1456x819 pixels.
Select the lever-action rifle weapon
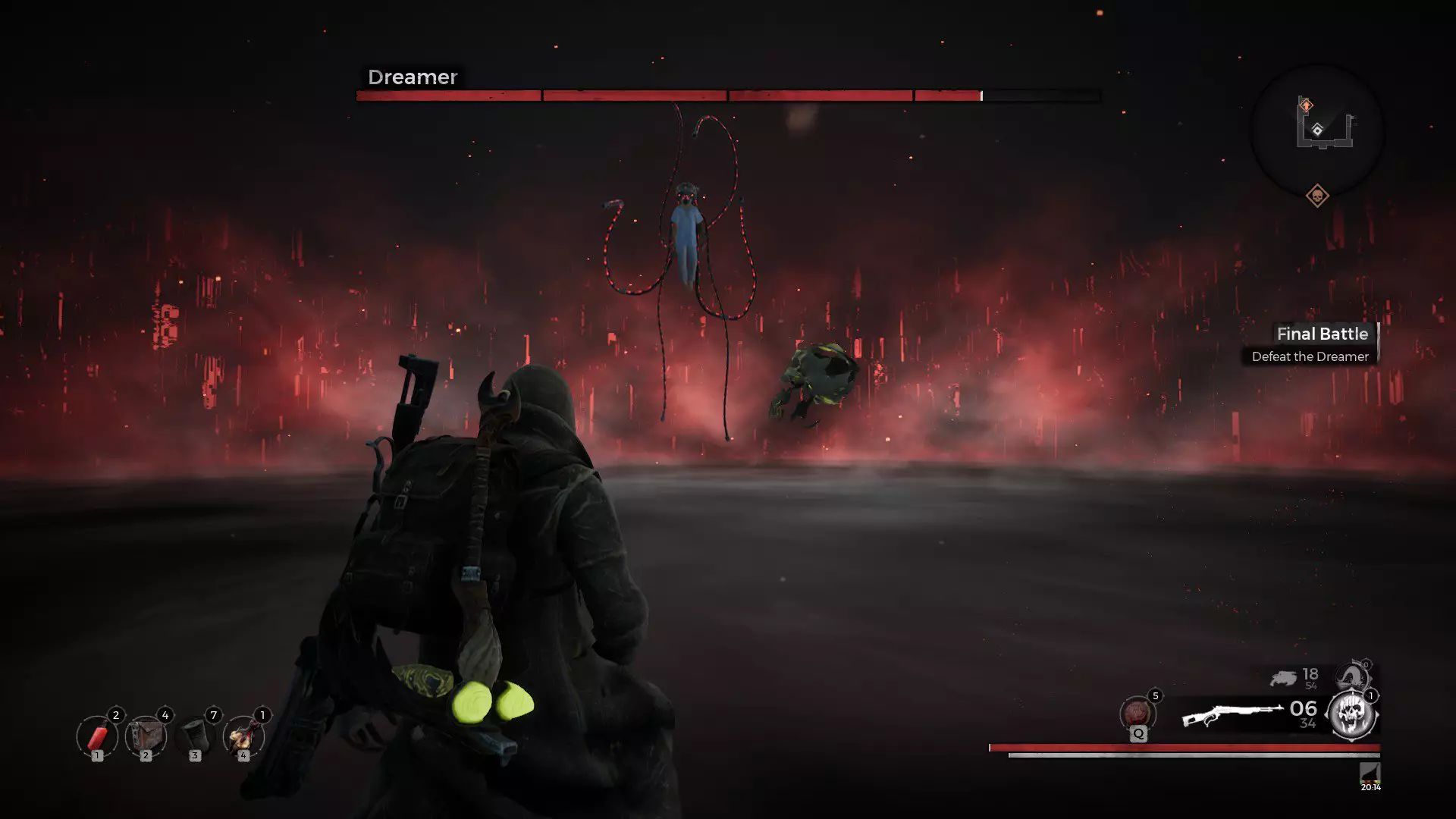(1232, 715)
